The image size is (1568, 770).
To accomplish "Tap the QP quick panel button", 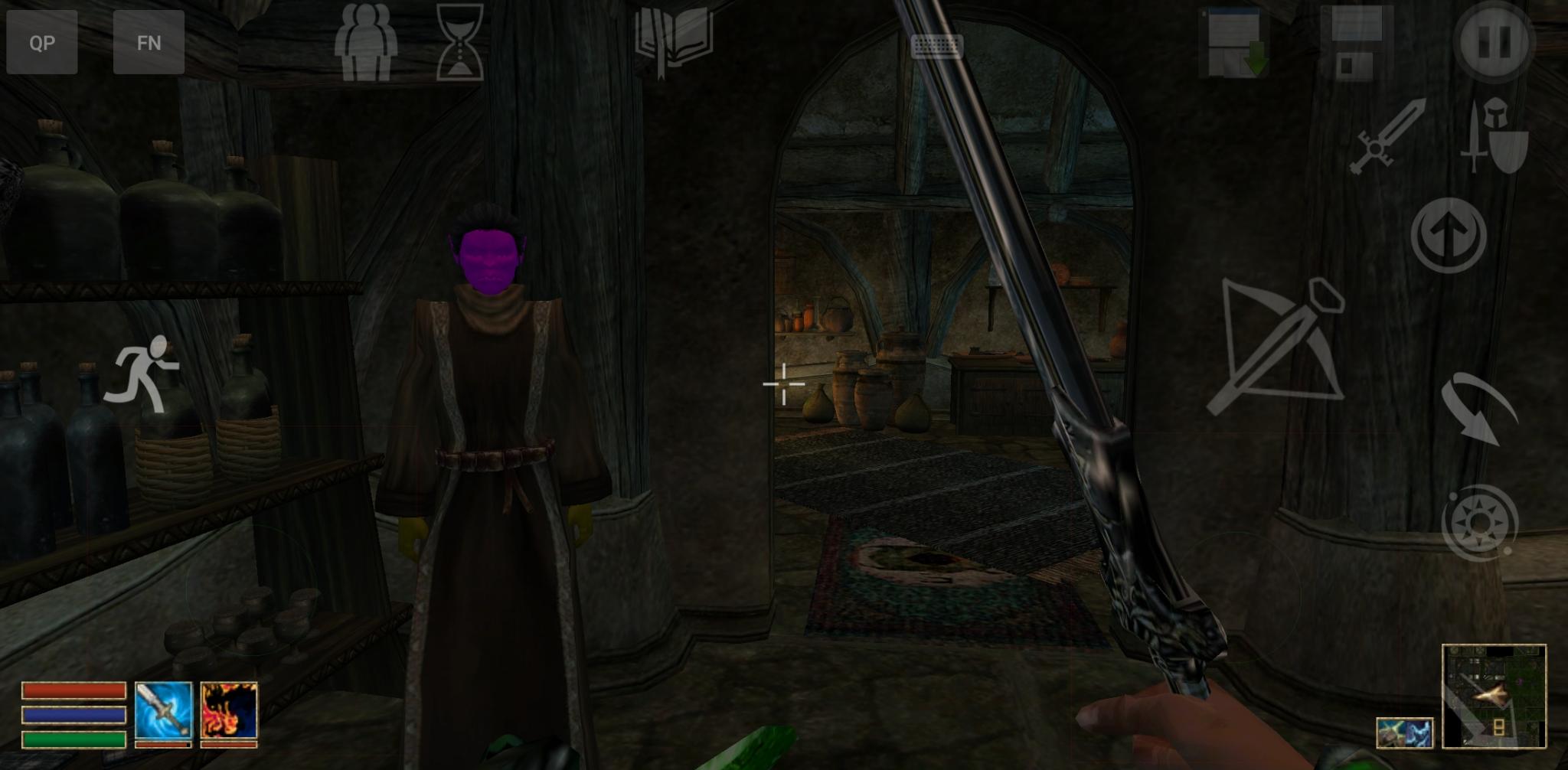I will coord(42,42).
